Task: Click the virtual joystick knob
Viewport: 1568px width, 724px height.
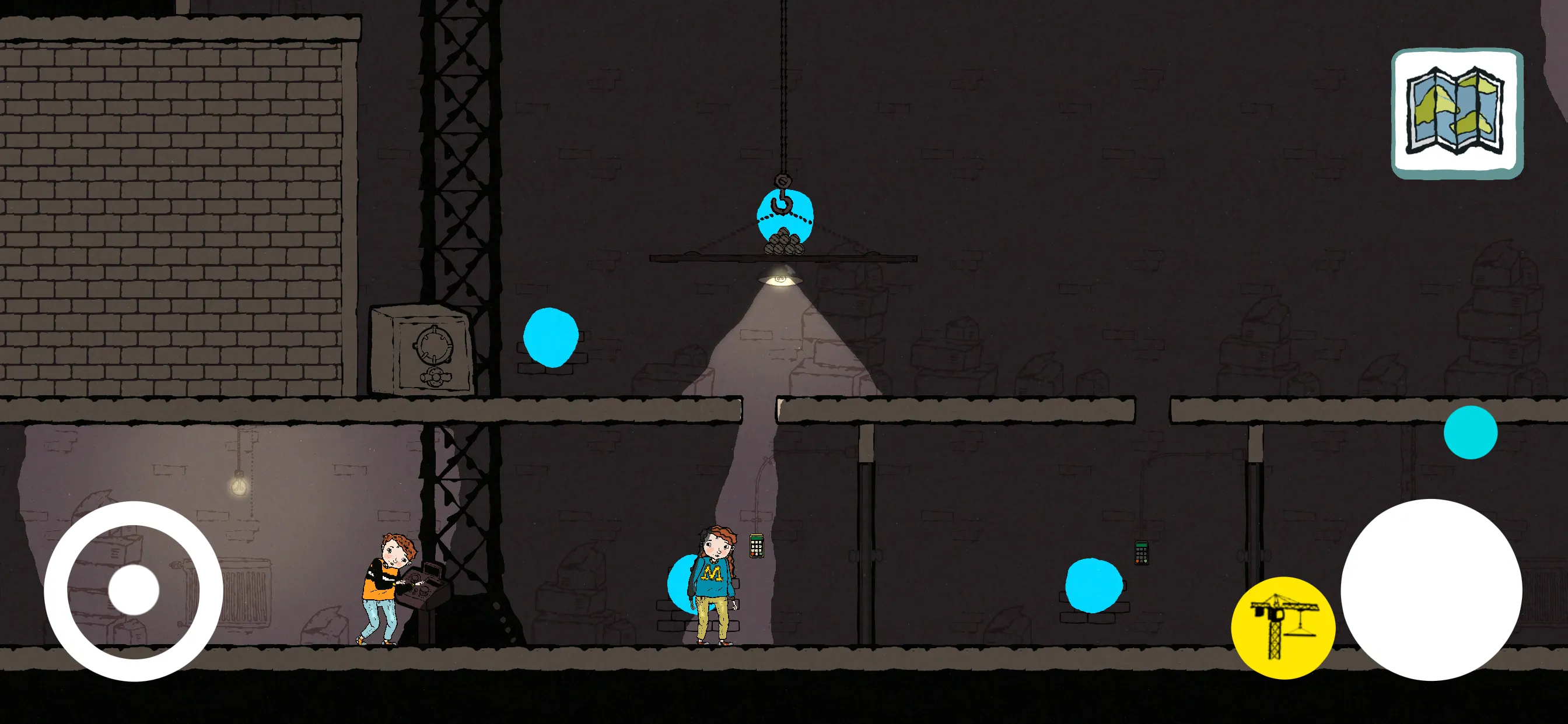Action: point(134,589)
